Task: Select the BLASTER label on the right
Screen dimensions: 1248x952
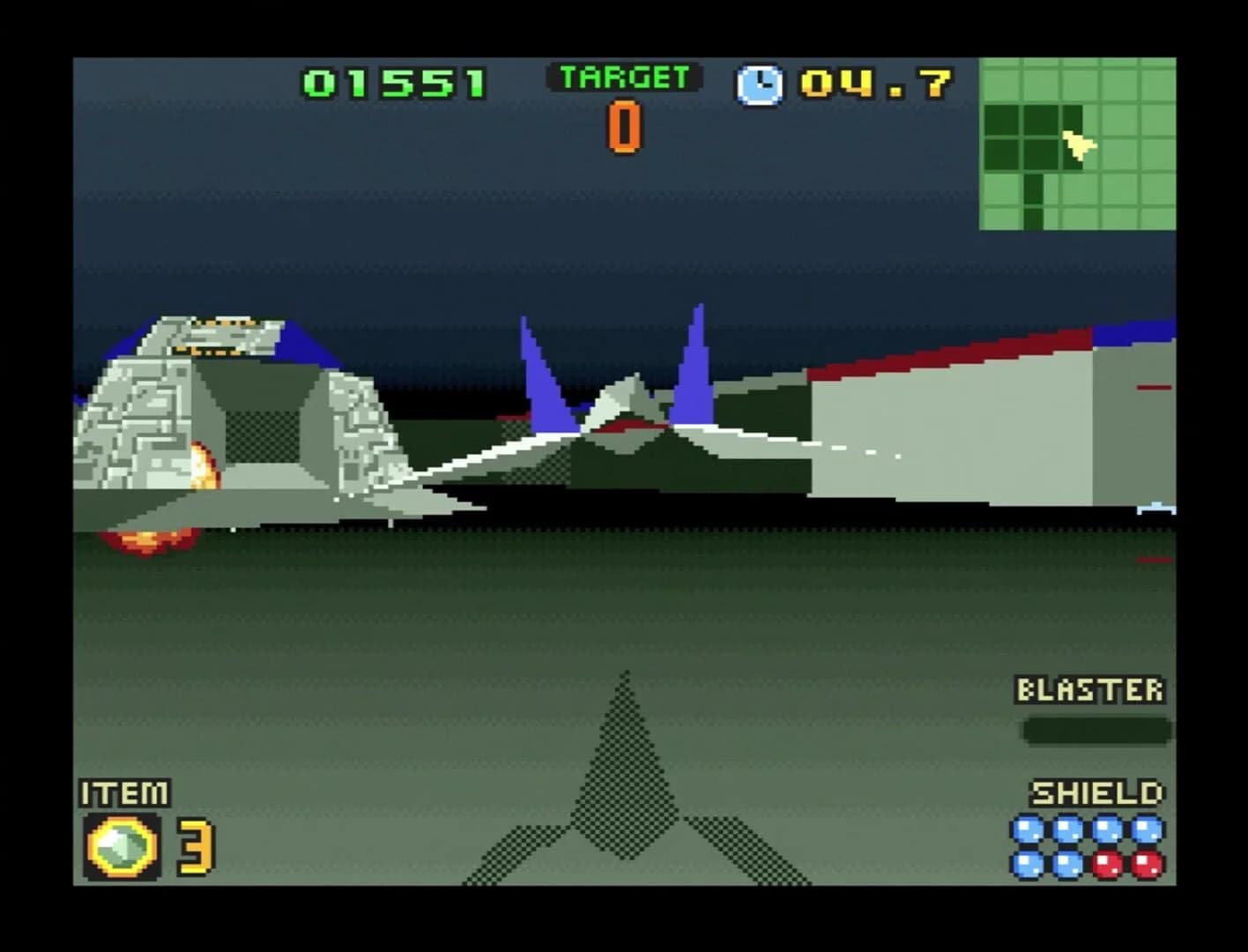Action: [1091, 689]
